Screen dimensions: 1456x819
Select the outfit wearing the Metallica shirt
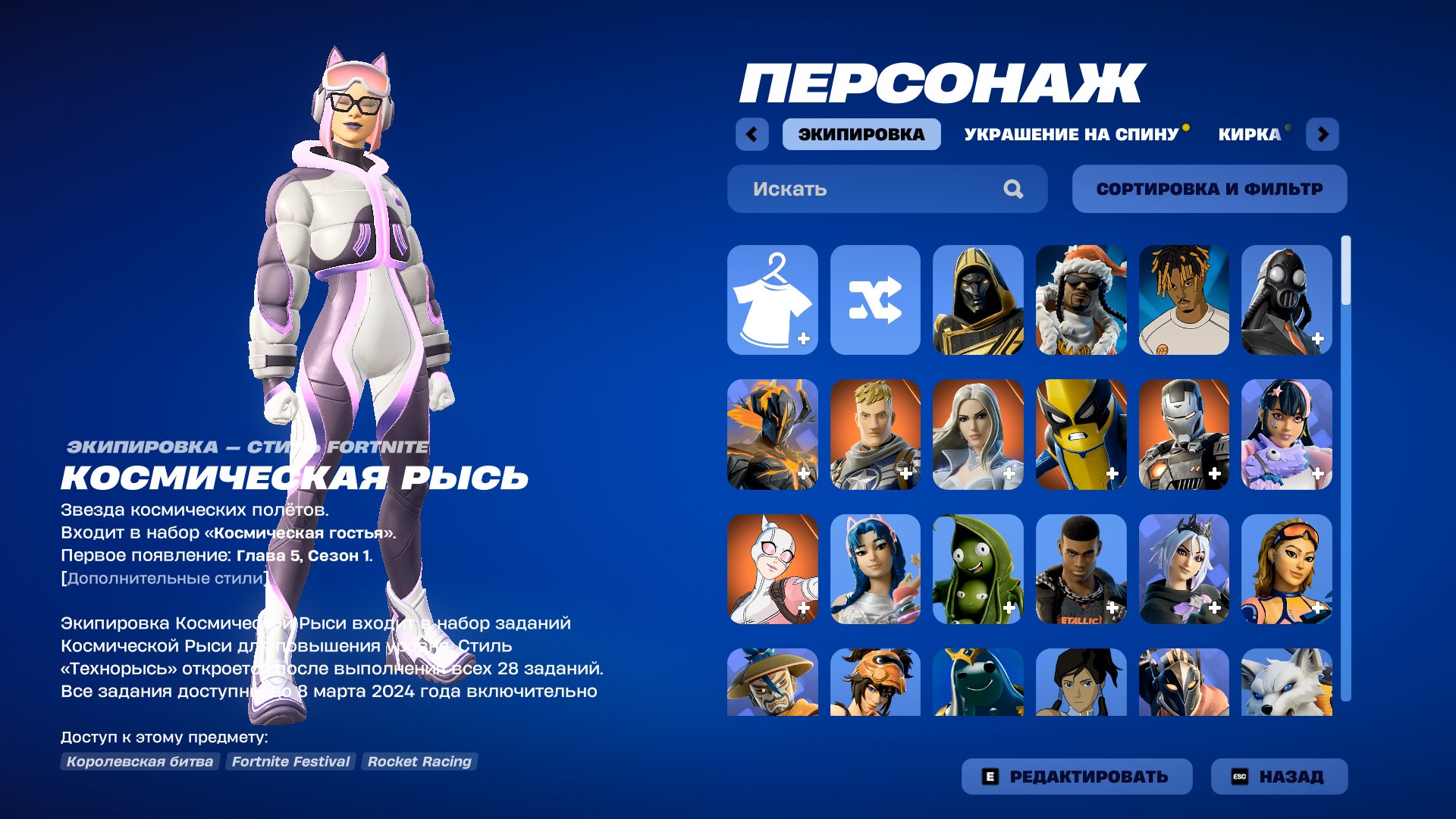tap(1081, 567)
